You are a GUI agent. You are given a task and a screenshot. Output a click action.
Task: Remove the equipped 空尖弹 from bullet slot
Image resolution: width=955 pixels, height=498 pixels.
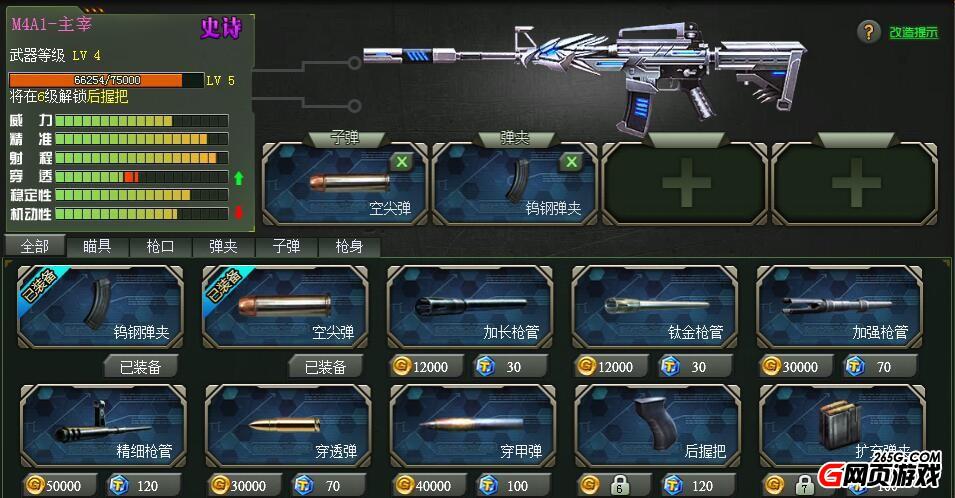(401, 162)
